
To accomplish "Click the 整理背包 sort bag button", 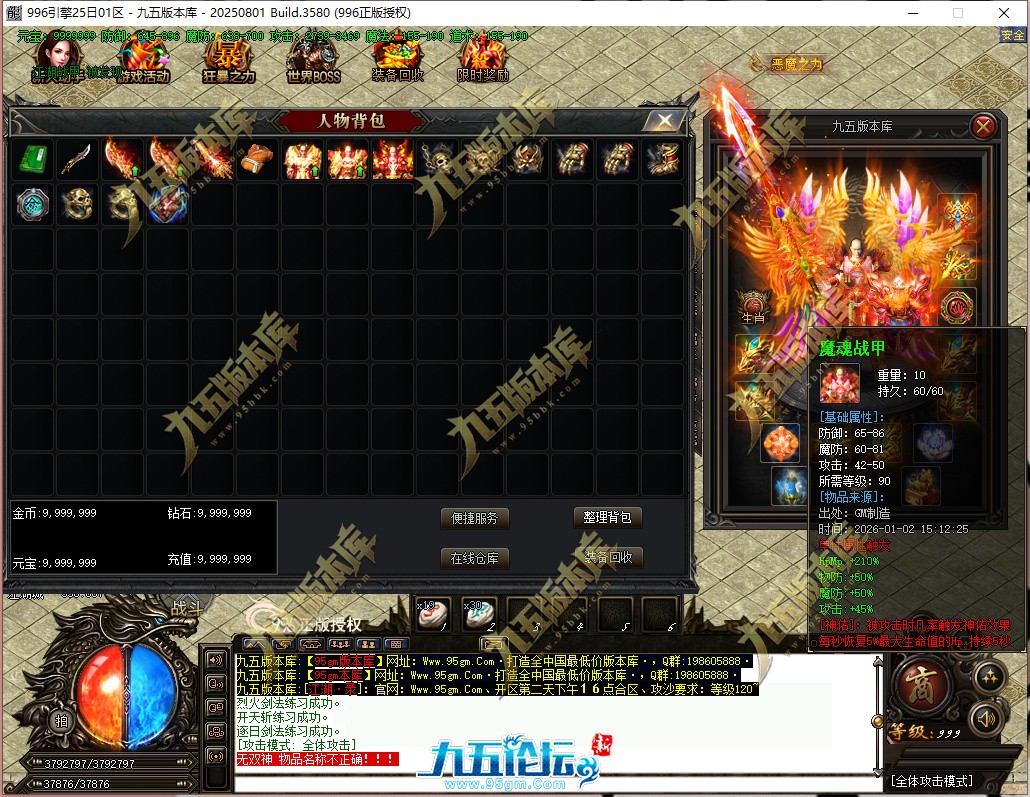I will (x=608, y=518).
